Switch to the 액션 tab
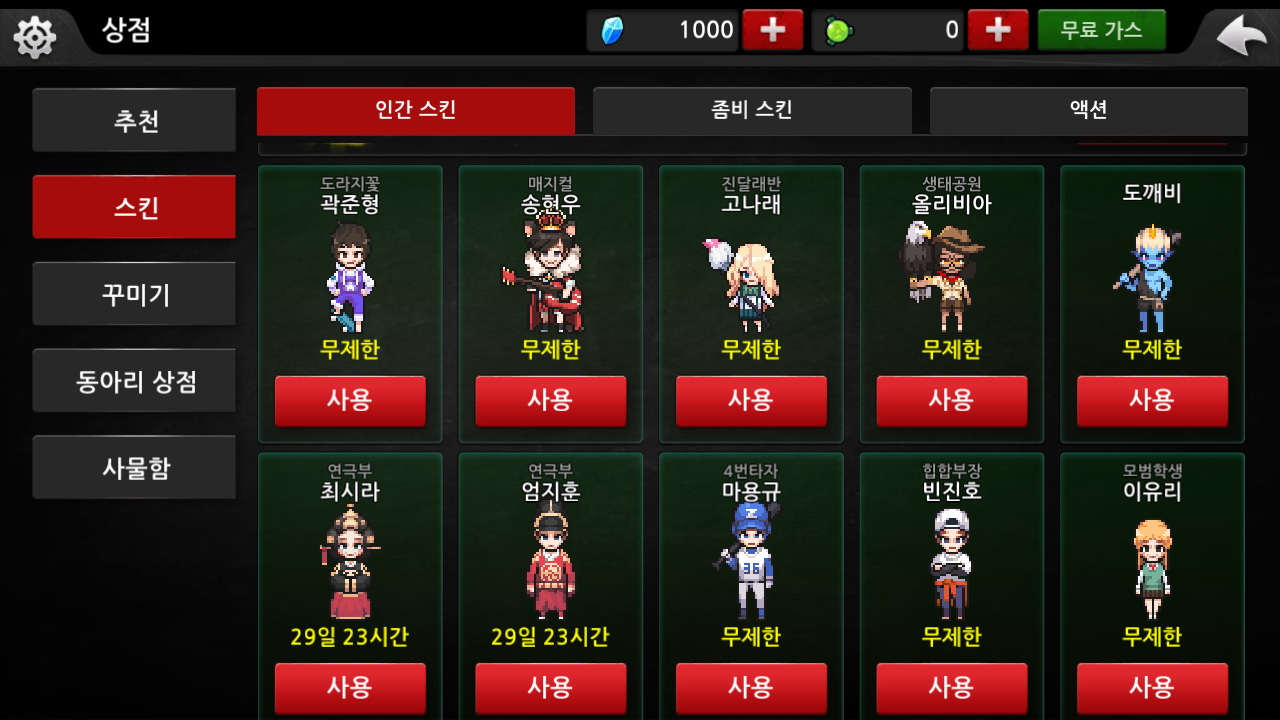1280x720 pixels. click(1088, 110)
